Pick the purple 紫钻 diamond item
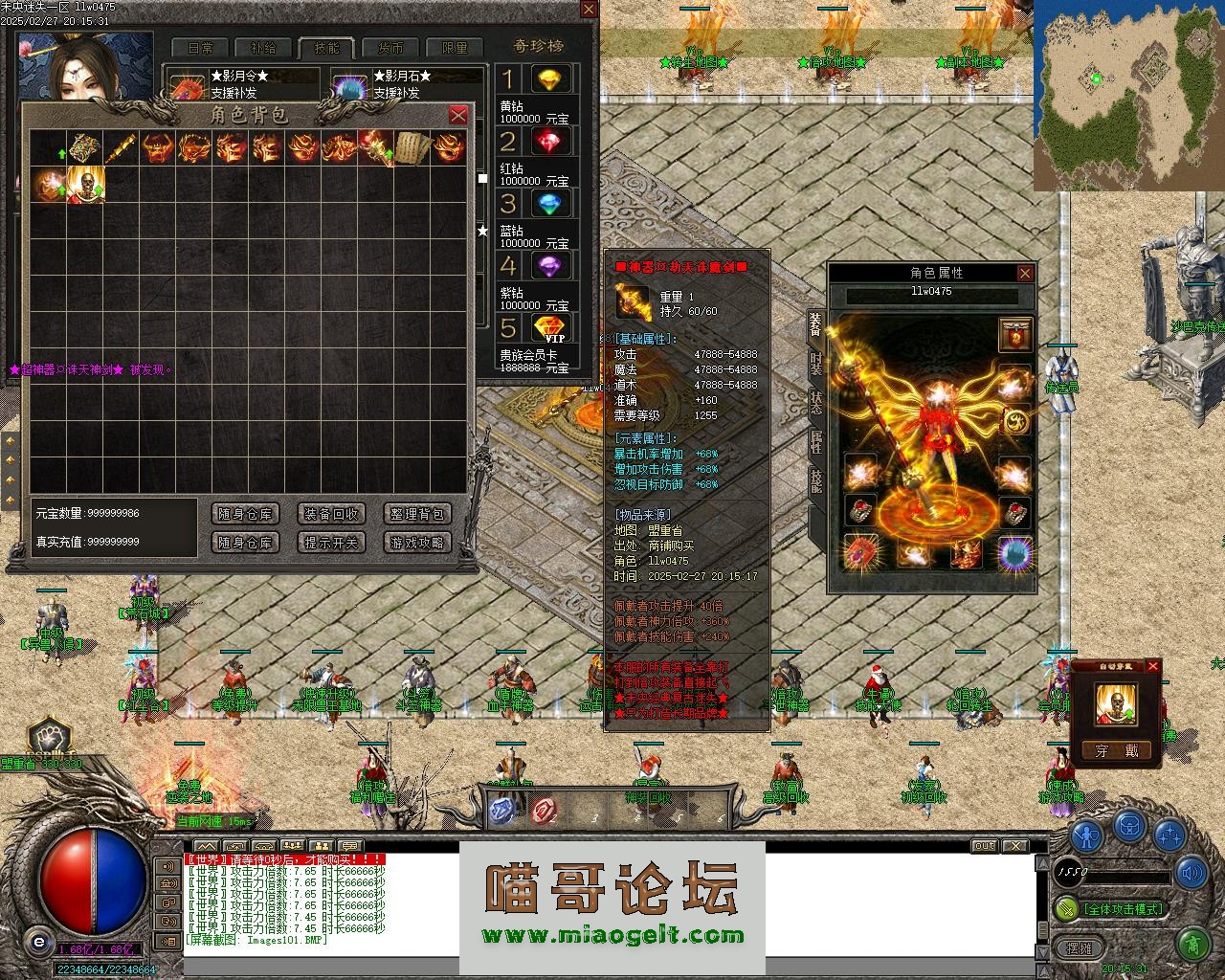1225x980 pixels. point(549,266)
